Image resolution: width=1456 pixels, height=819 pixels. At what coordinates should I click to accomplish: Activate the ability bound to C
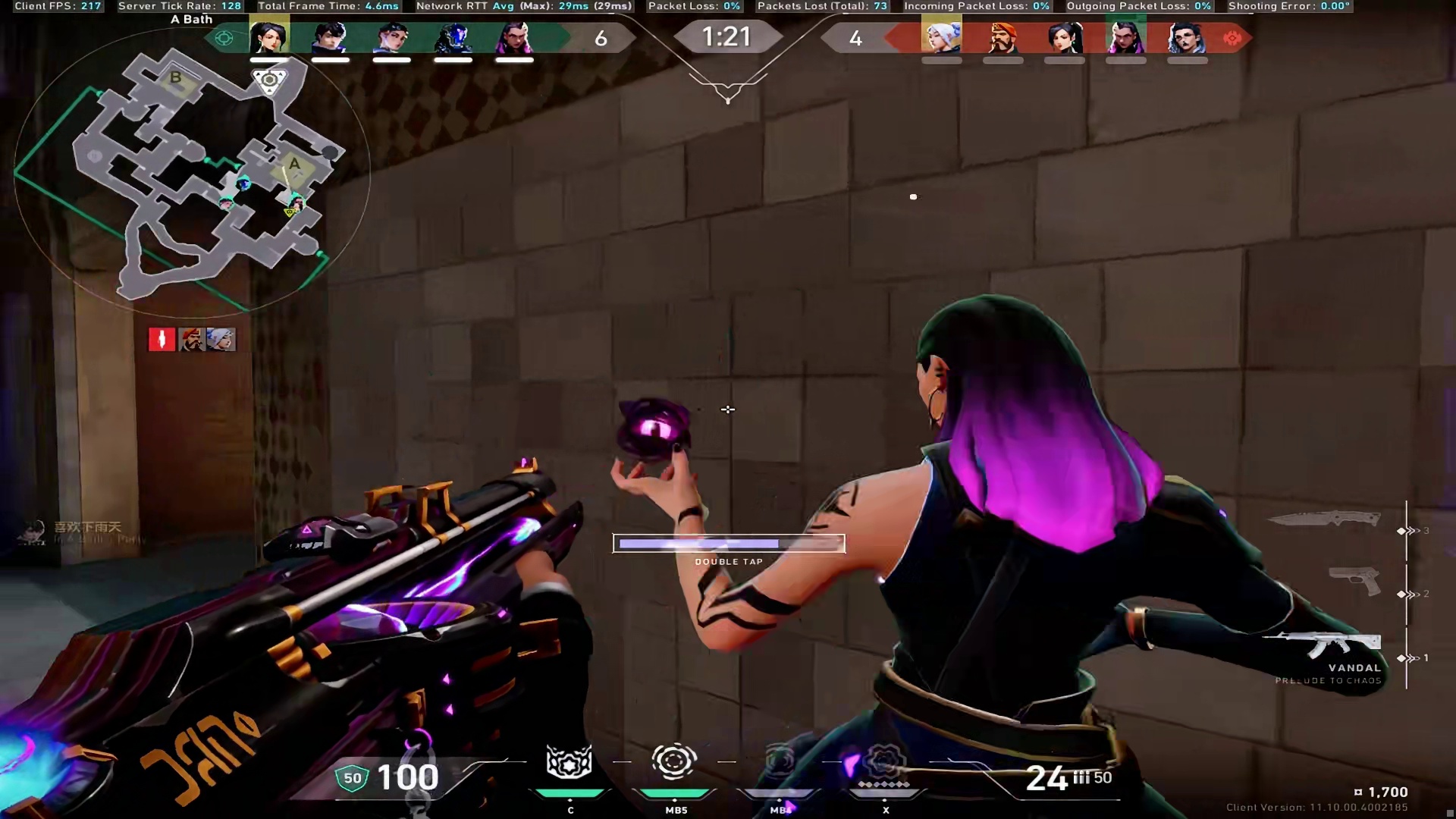point(570,763)
